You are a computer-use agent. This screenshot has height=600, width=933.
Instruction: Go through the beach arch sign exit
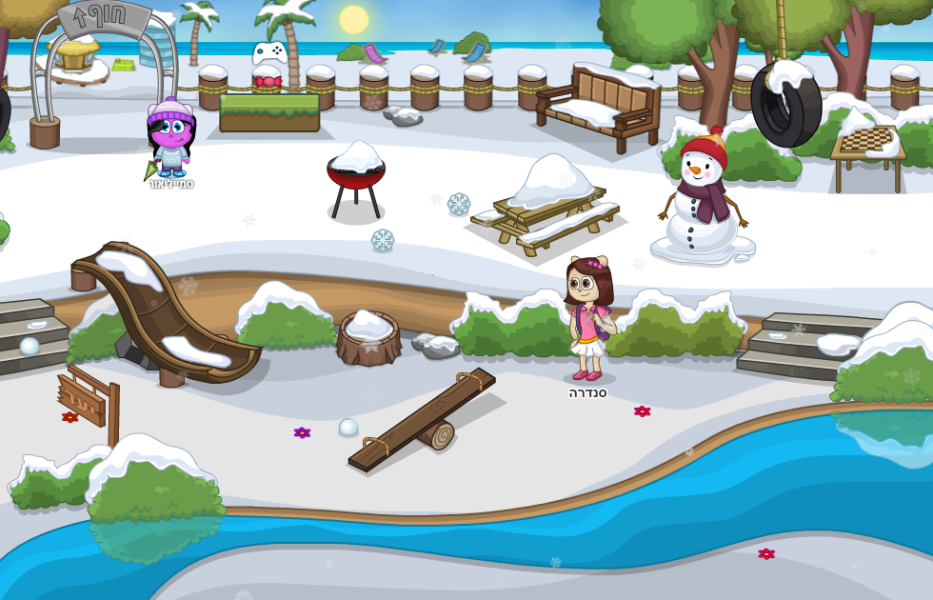[x=103, y=60]
